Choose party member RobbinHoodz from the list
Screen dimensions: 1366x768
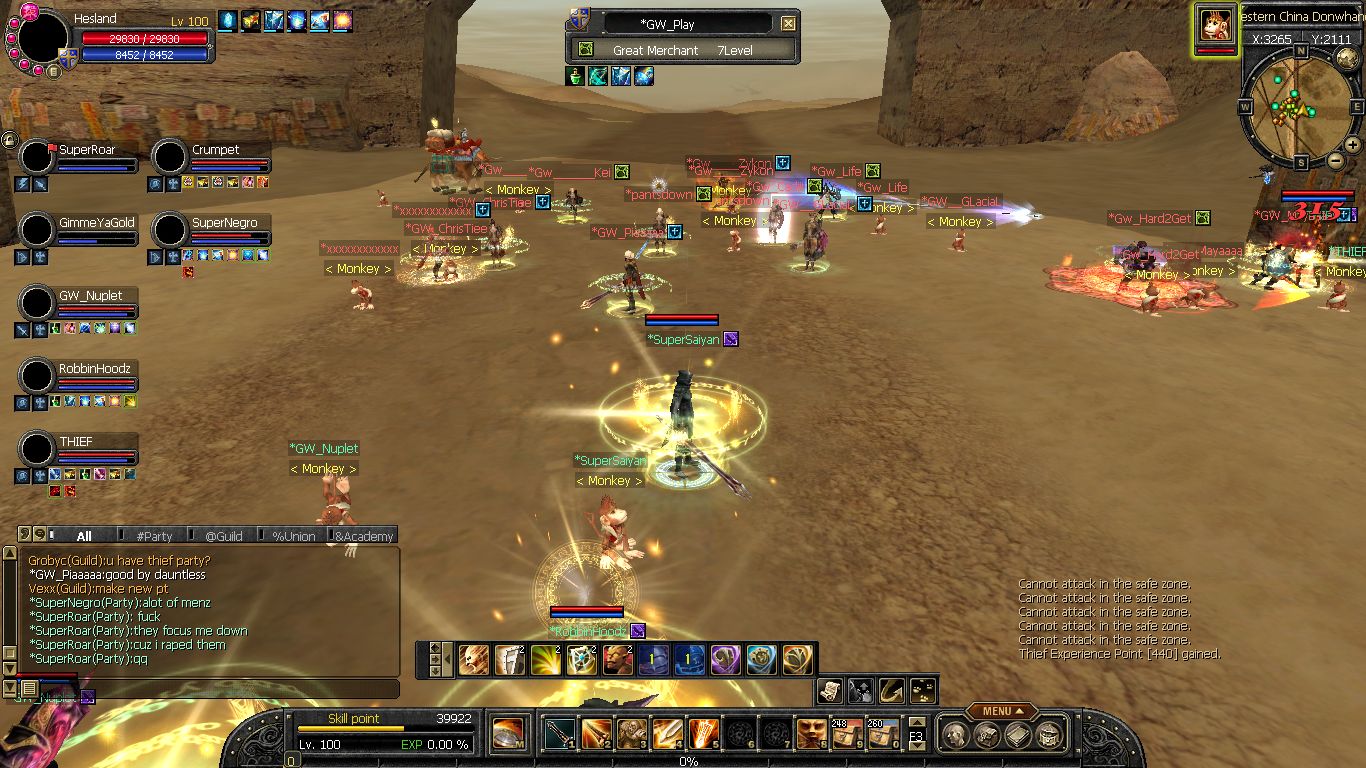pyautogui.click(x=38, y=377)
